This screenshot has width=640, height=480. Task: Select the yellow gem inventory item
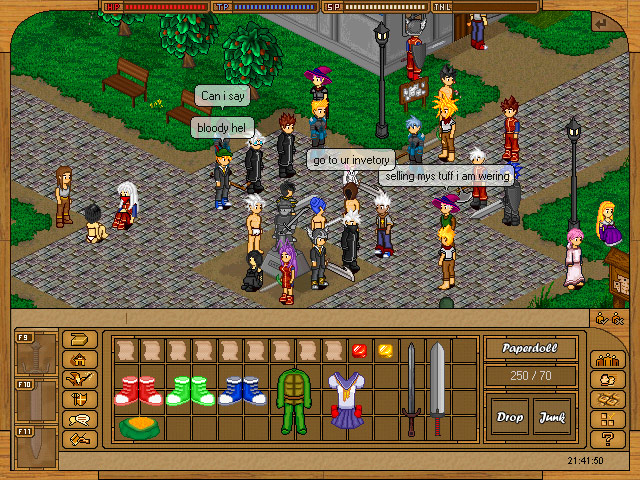(x=383, y=350)
